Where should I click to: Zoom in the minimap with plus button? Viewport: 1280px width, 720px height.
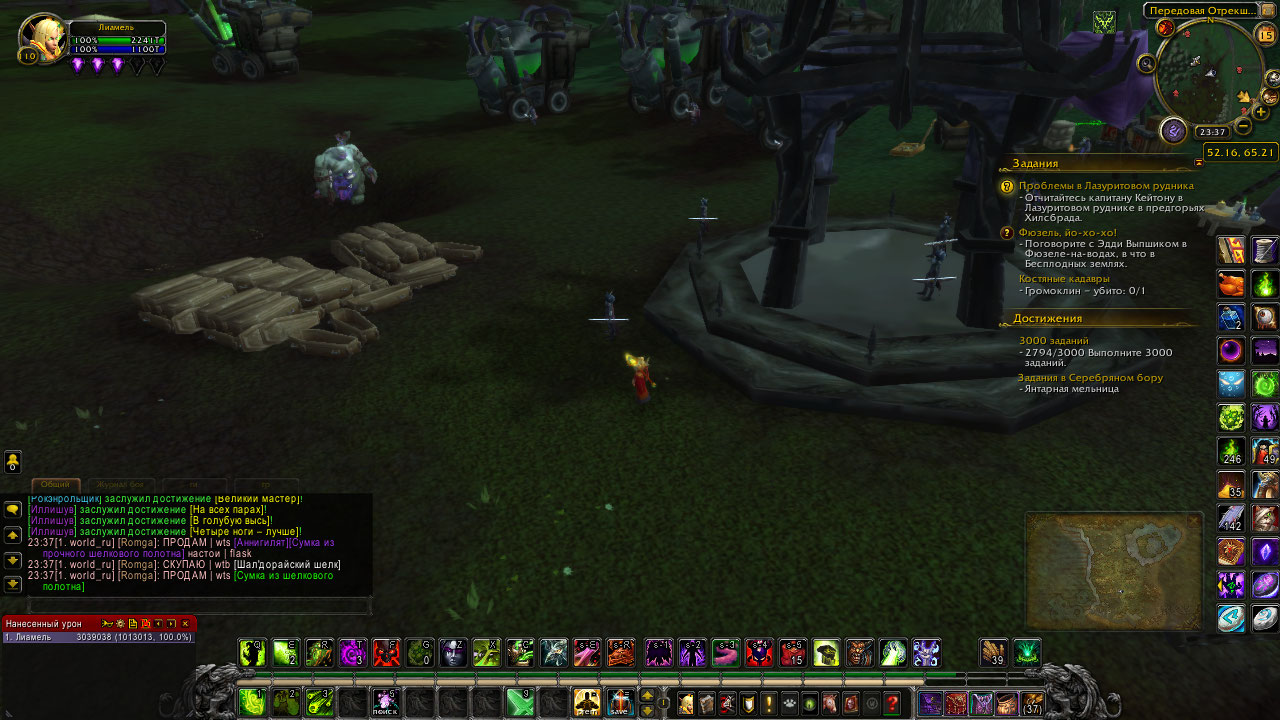pyautogui.click(x=1261, y=112)
